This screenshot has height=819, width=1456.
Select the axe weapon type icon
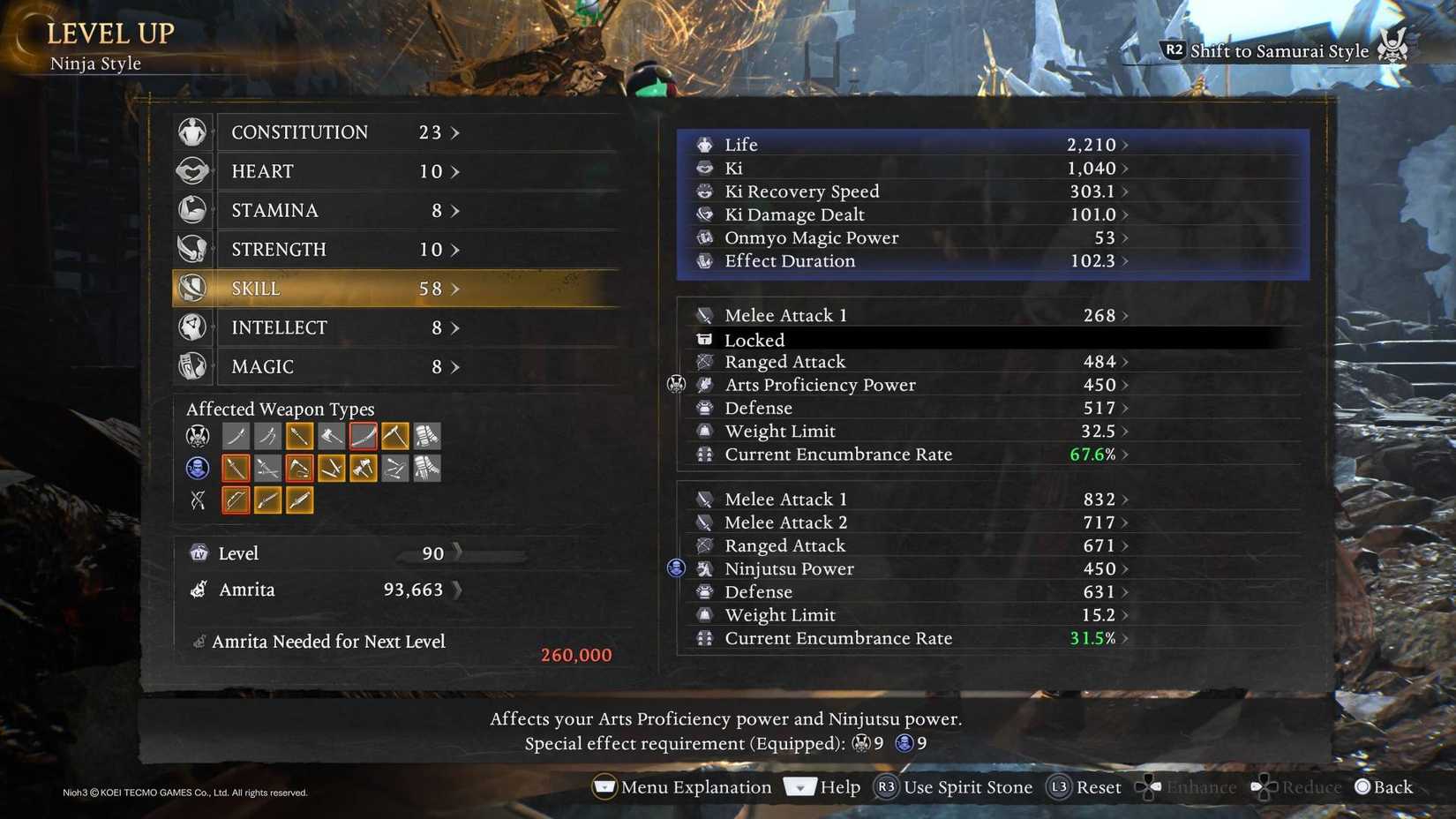pos(331,435)
